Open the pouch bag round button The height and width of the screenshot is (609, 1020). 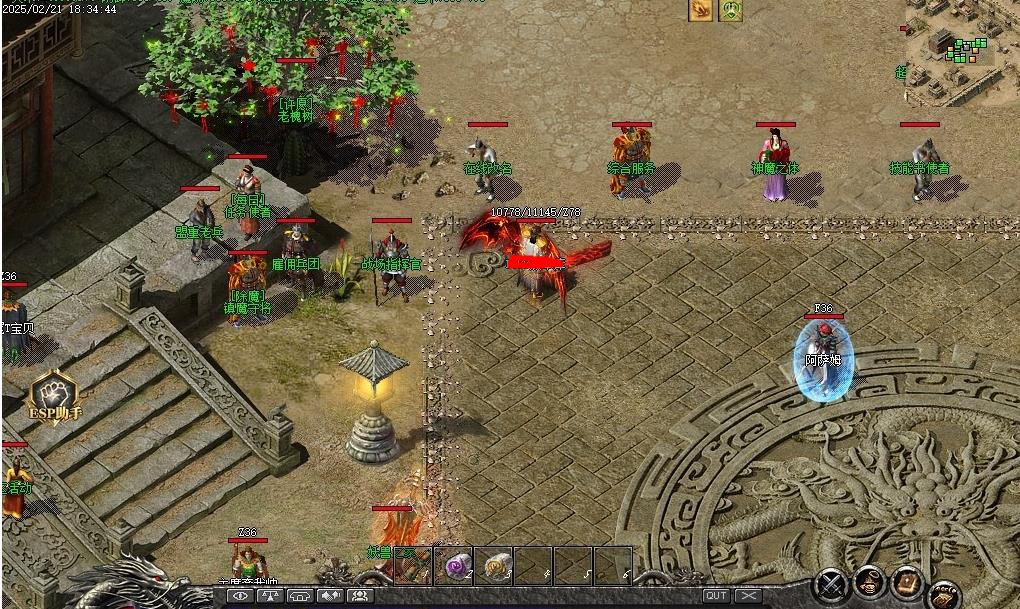tap(868, 583)
